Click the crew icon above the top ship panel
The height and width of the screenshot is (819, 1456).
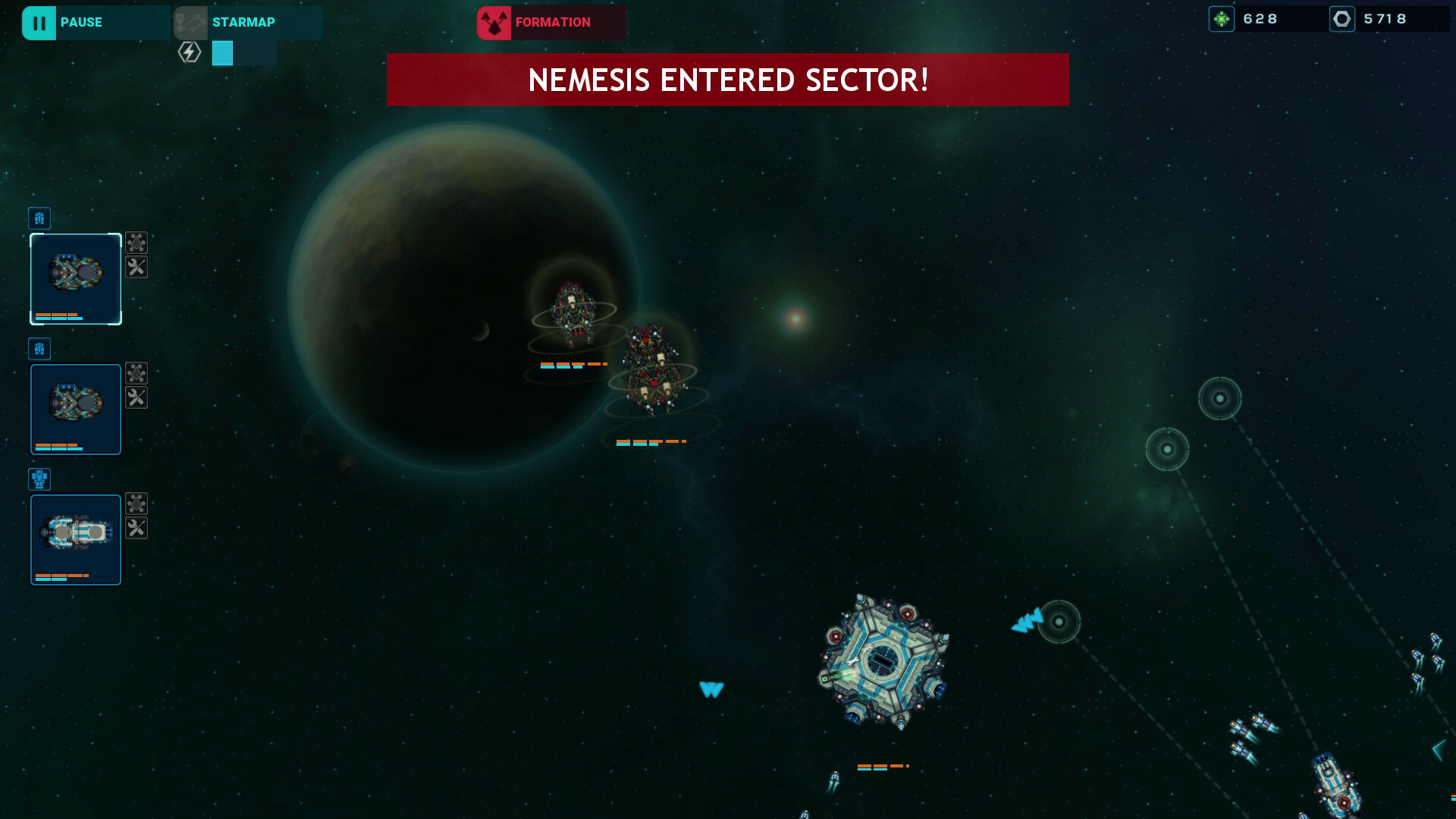pos(39,218)
